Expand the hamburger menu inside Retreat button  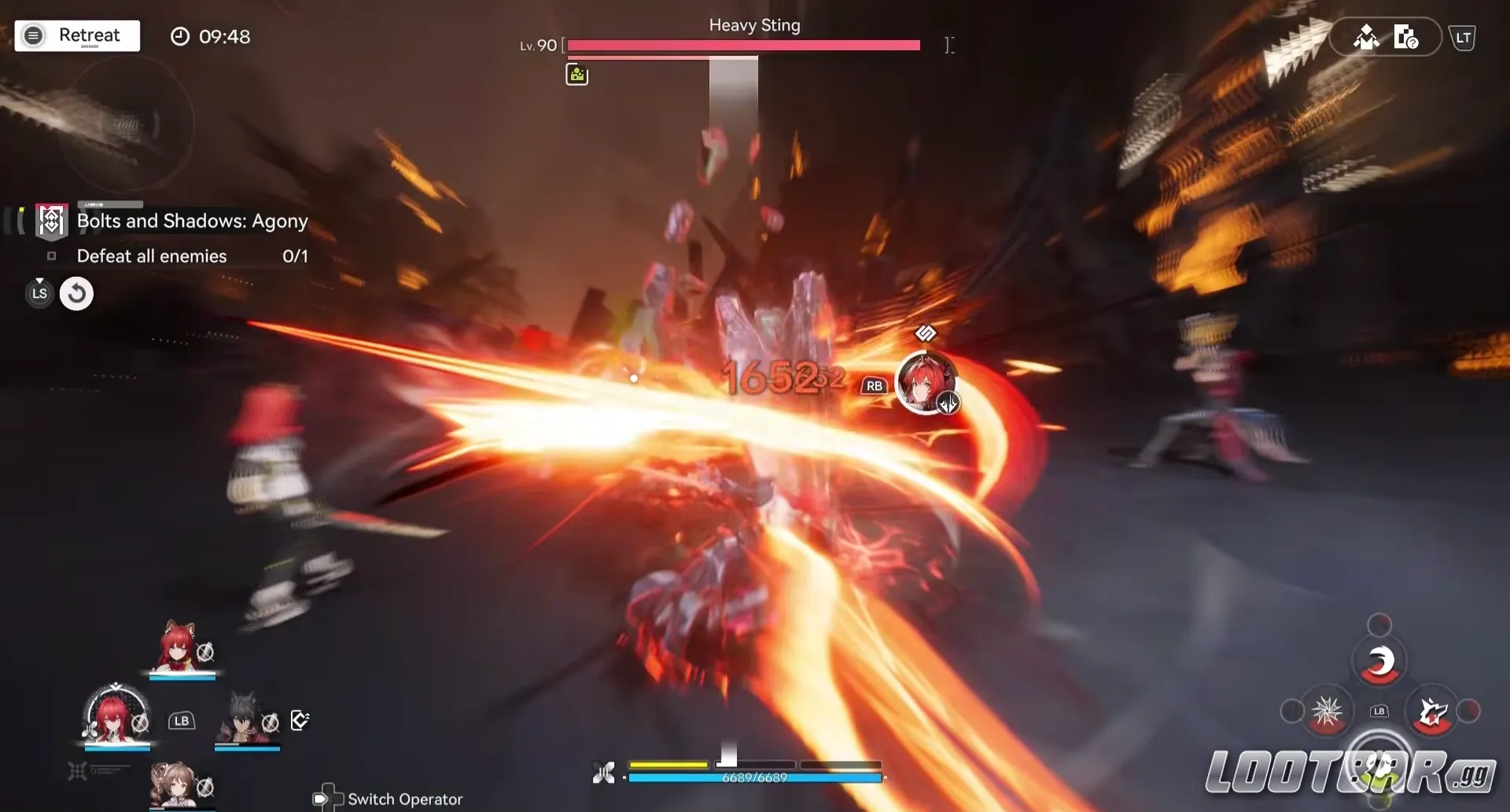(x=33, y=35)
